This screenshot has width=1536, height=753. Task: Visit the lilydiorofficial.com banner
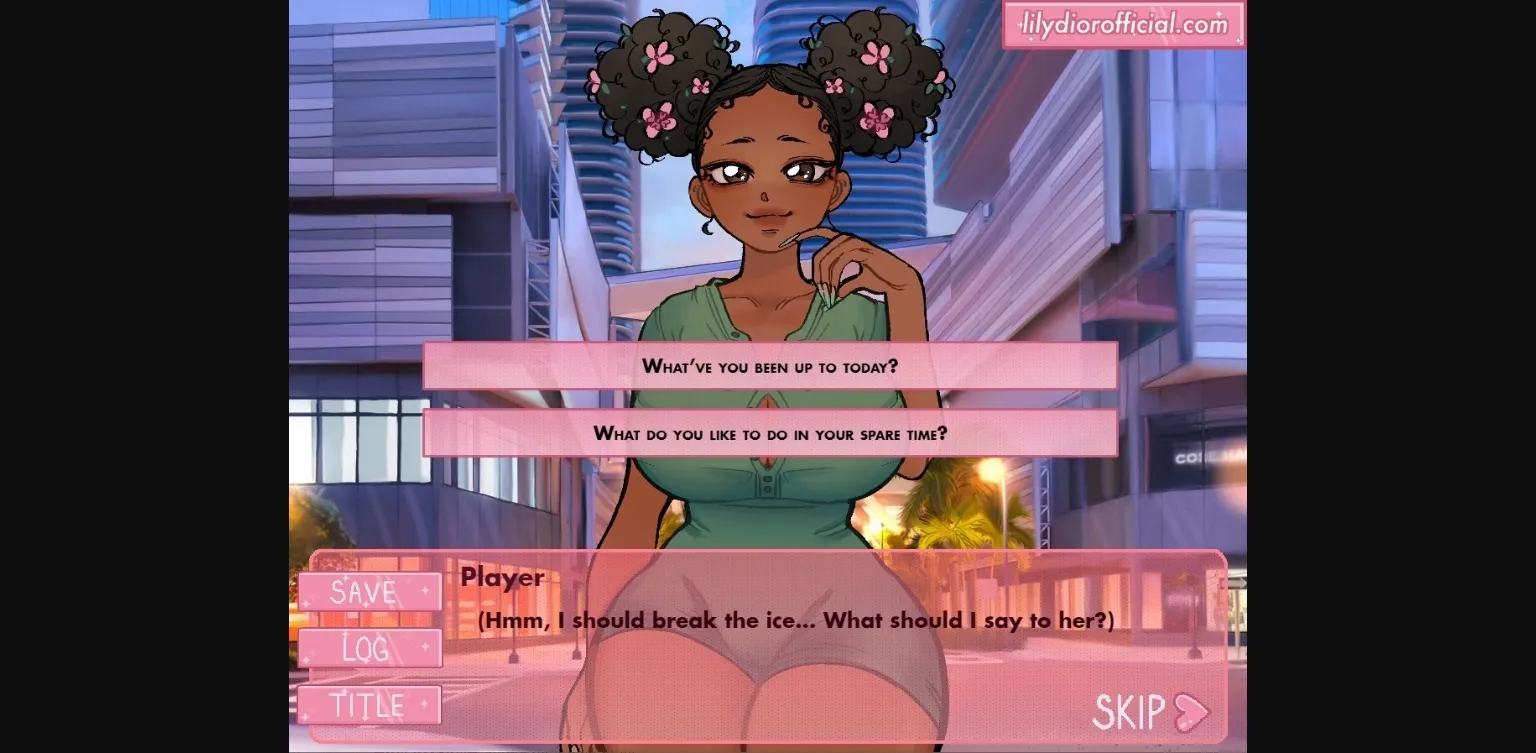tap(1122, 23)
